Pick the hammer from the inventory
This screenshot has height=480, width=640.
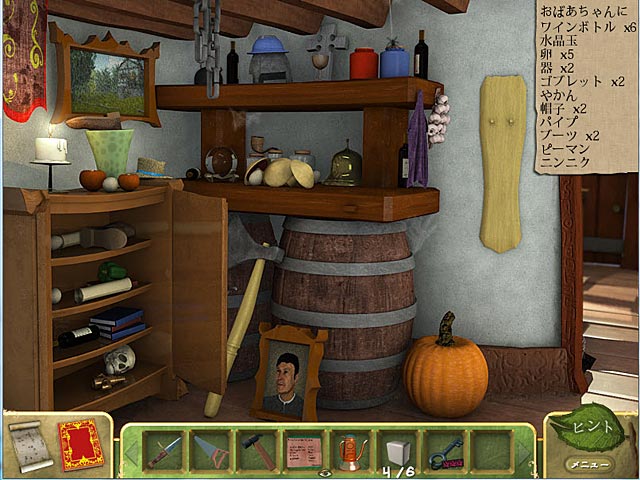257,450
